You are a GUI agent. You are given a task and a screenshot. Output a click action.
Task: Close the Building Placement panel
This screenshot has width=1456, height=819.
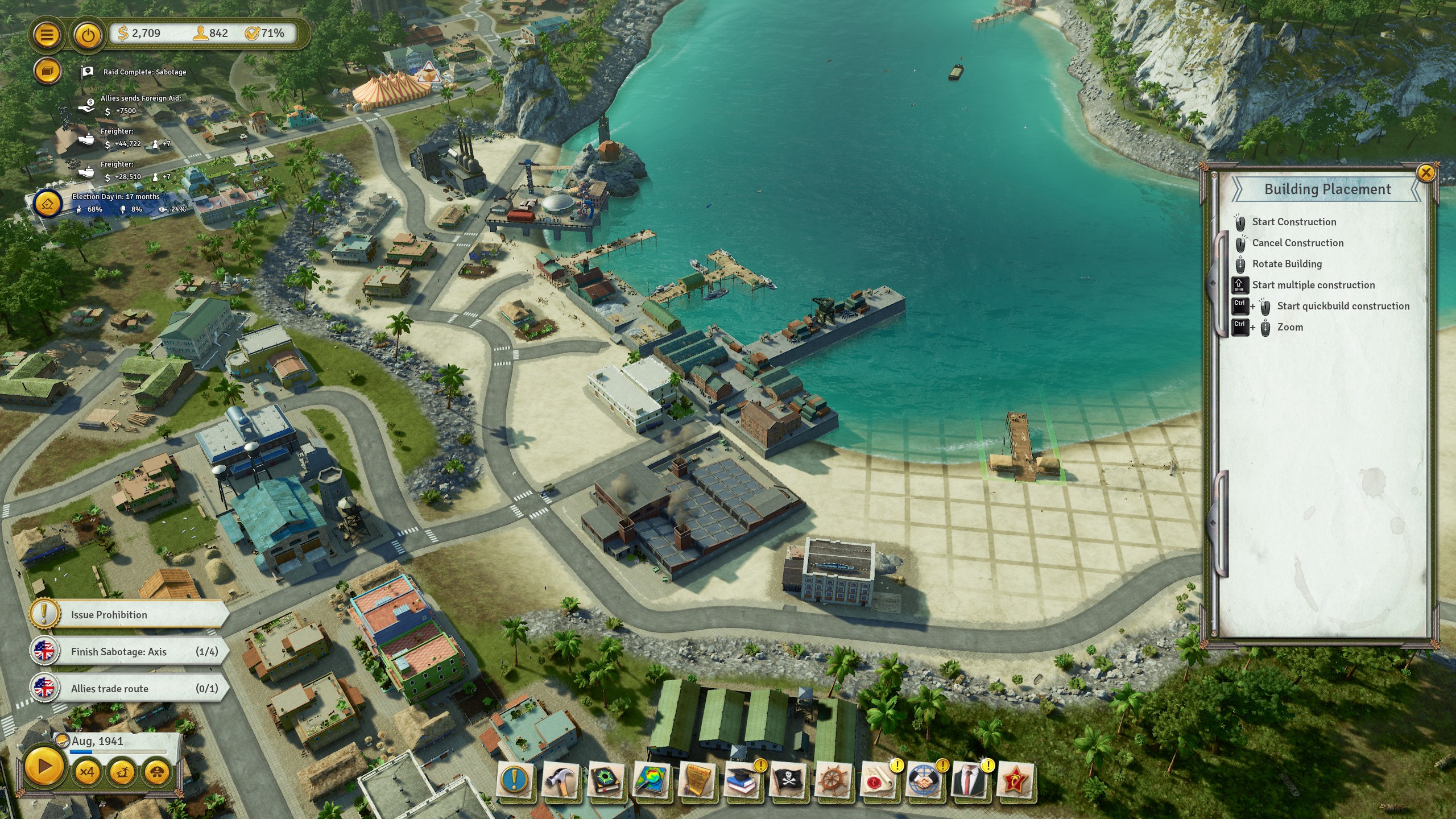click(1425, 173)
